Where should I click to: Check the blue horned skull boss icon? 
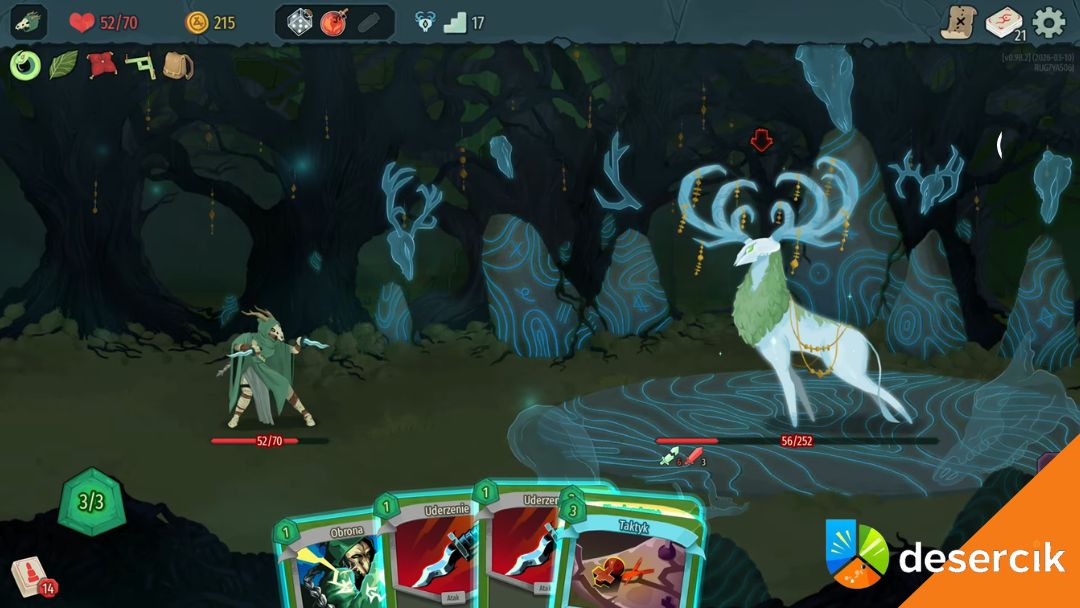(425, 22)
